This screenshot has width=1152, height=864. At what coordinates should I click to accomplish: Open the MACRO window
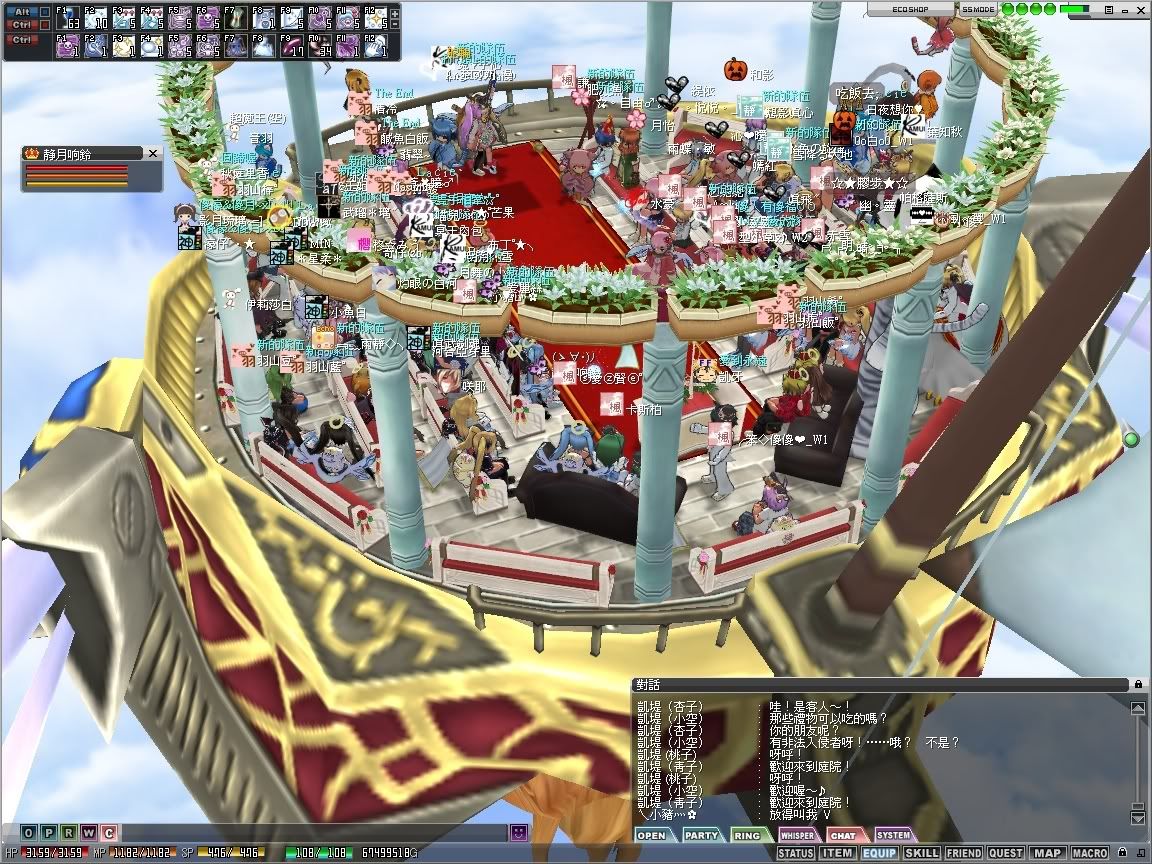point(1089,853)
